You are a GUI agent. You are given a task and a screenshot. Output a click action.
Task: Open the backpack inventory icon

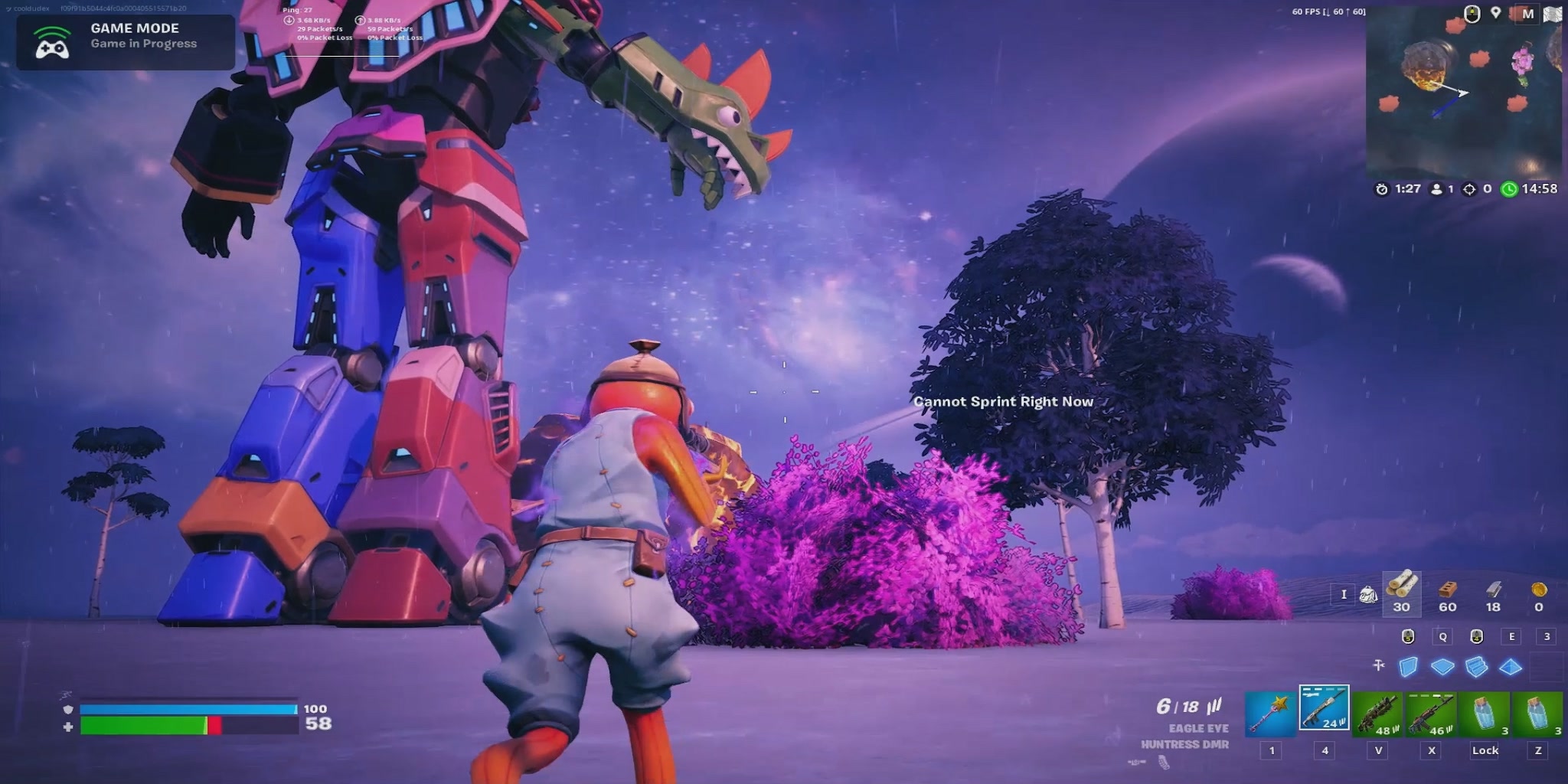[x=1368, y=595]
